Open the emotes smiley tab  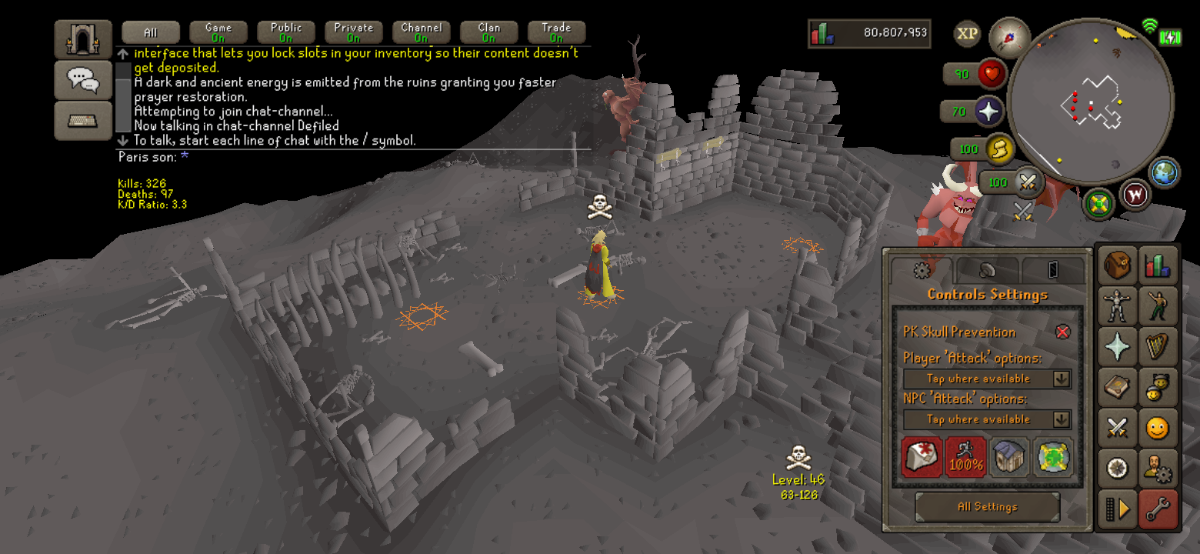1159,427
